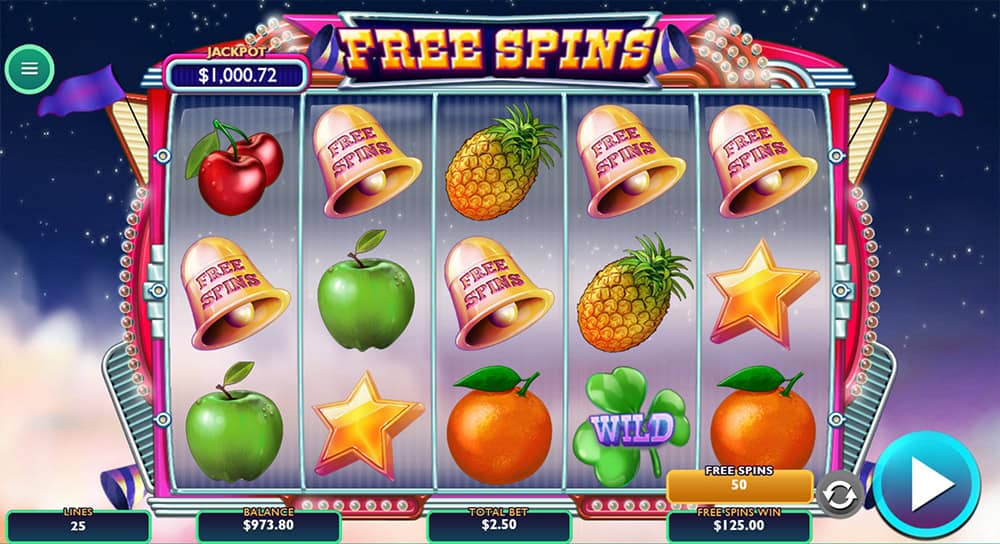The image size is (1000, 544).
Task: Spin the reels with the play button
Action: (926, 485)
